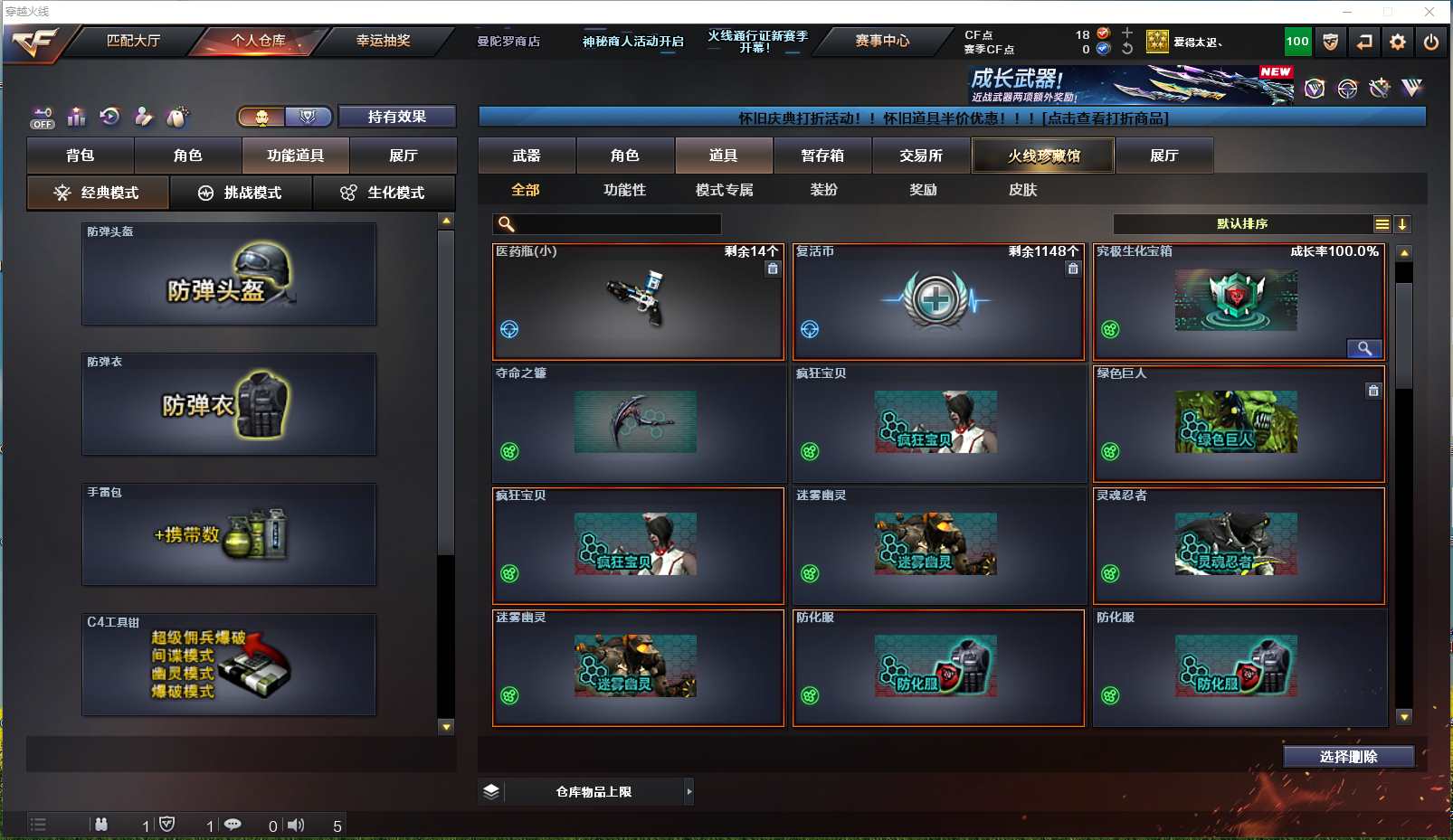Go to the 幸运抽奖 lucky draw tab
The width and height of the screenshot is (1453, 840).
383,41
